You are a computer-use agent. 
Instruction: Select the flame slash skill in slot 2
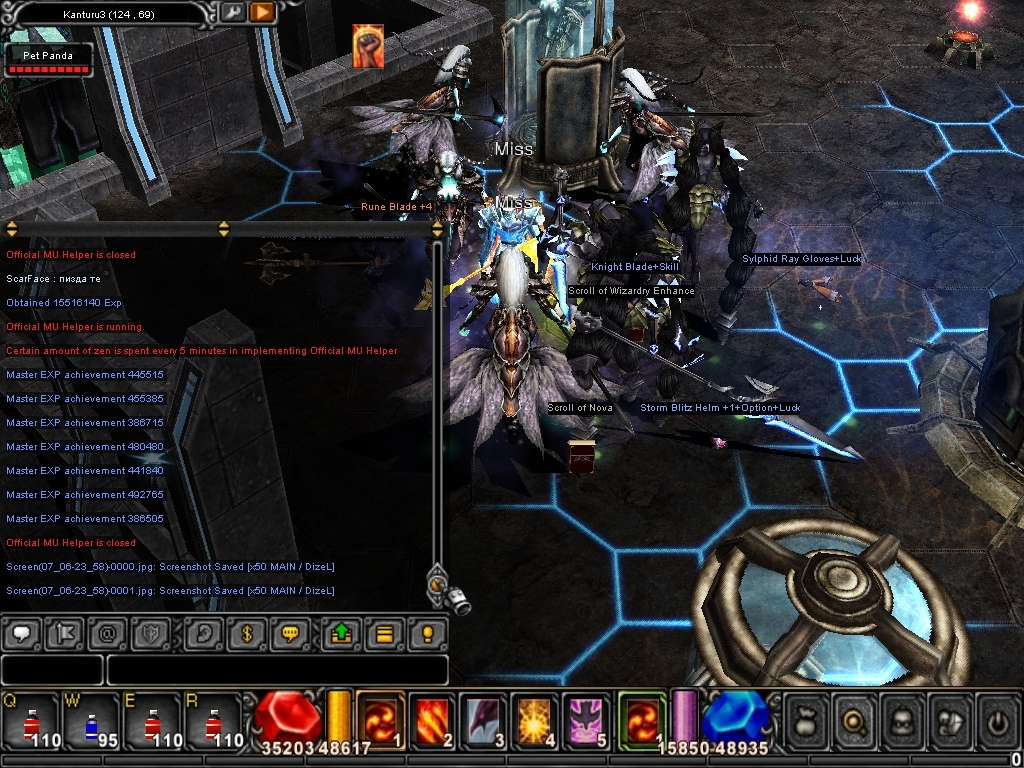click(x=432, y=718)
